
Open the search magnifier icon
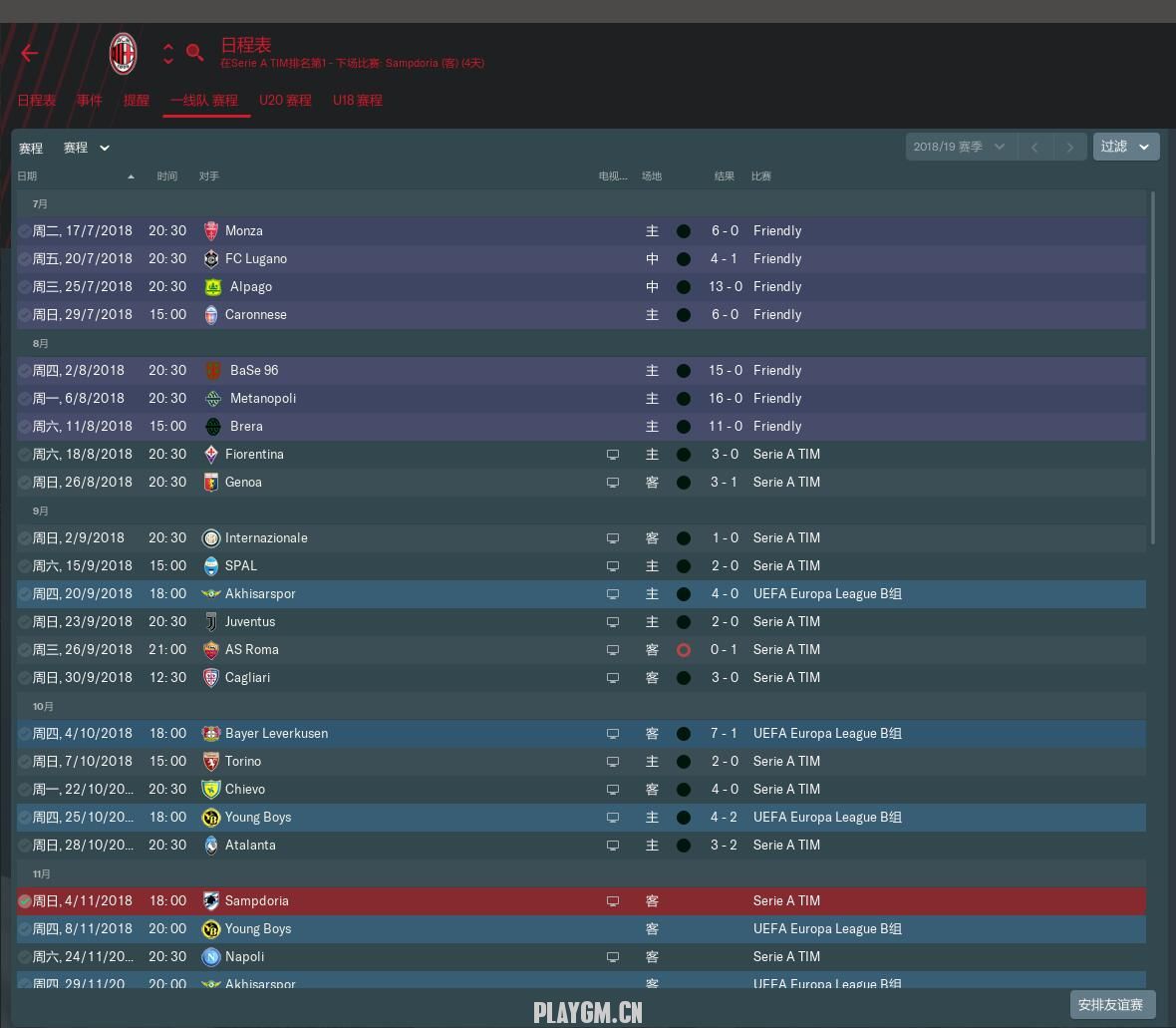tap(195, 53)
